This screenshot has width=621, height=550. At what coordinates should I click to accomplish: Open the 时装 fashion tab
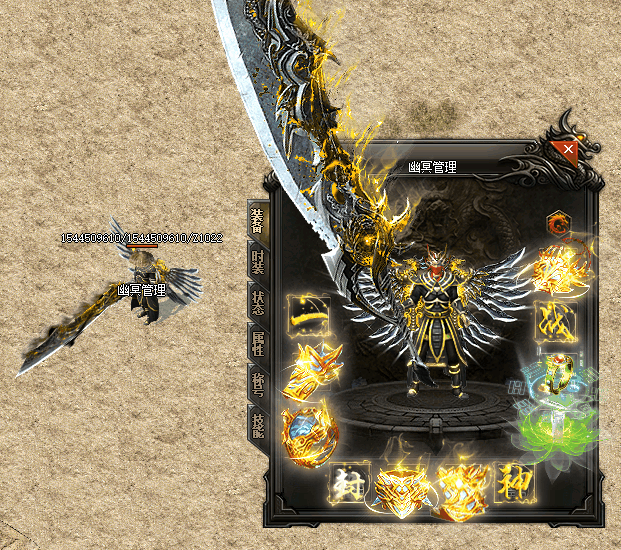(257, 262)
